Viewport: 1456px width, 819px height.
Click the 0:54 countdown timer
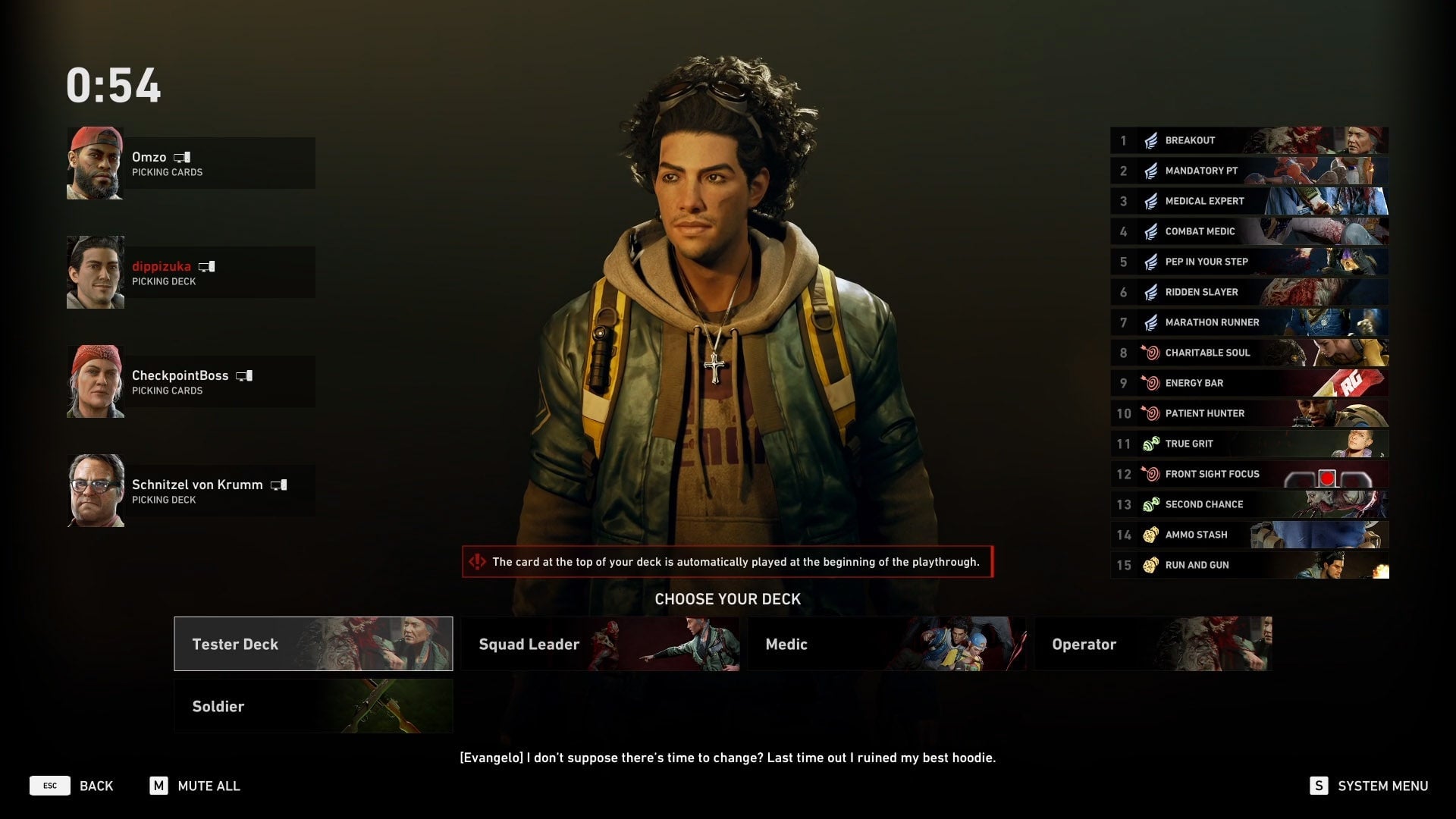[x=115, y=86]
